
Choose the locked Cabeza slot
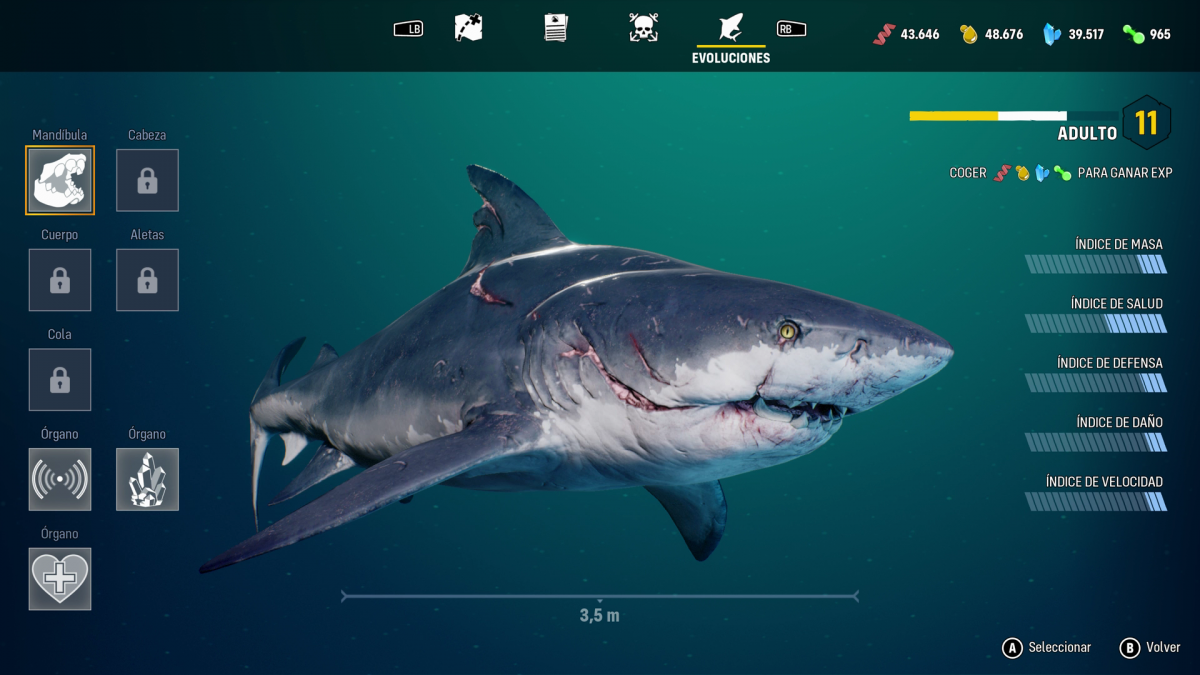click(x=147, y=180)
